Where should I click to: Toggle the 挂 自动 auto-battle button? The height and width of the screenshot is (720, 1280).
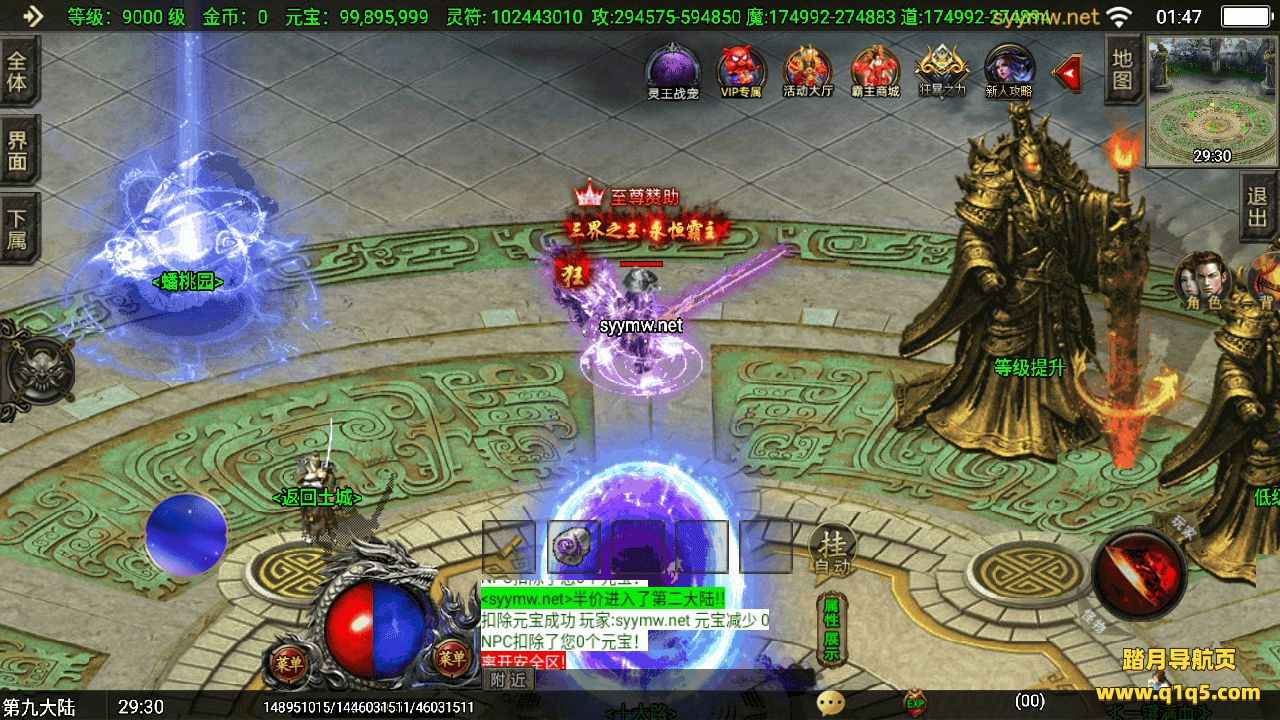[x=832, y=552]
